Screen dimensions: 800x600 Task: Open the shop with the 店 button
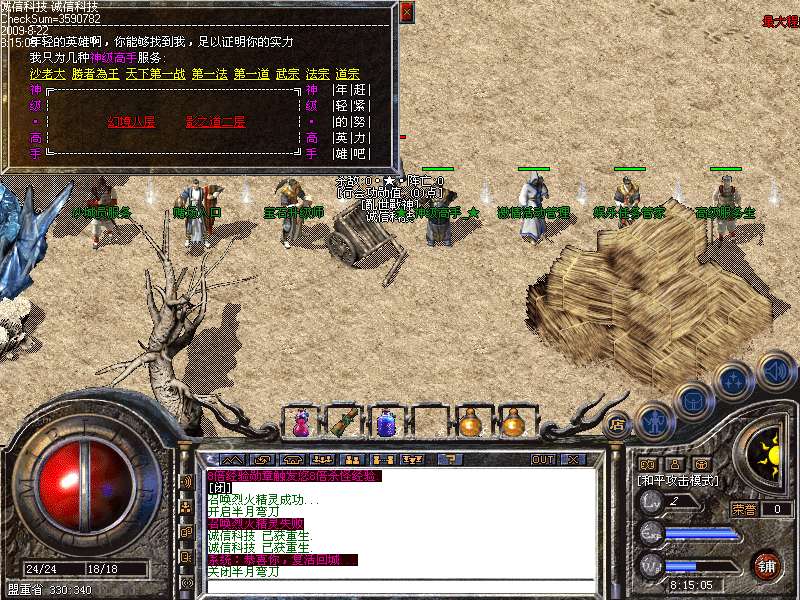point(617,423)
